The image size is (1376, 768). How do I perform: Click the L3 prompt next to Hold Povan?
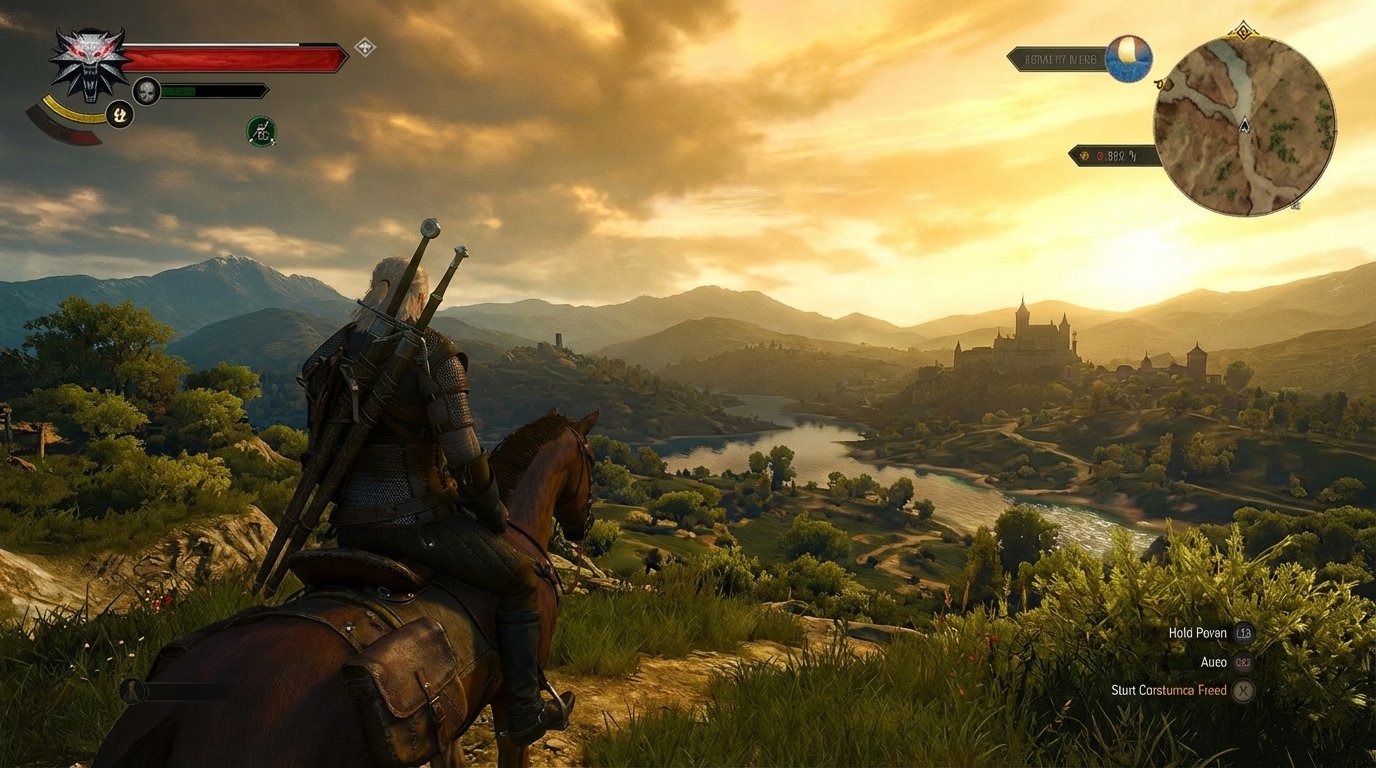(x=1243, y=633)
